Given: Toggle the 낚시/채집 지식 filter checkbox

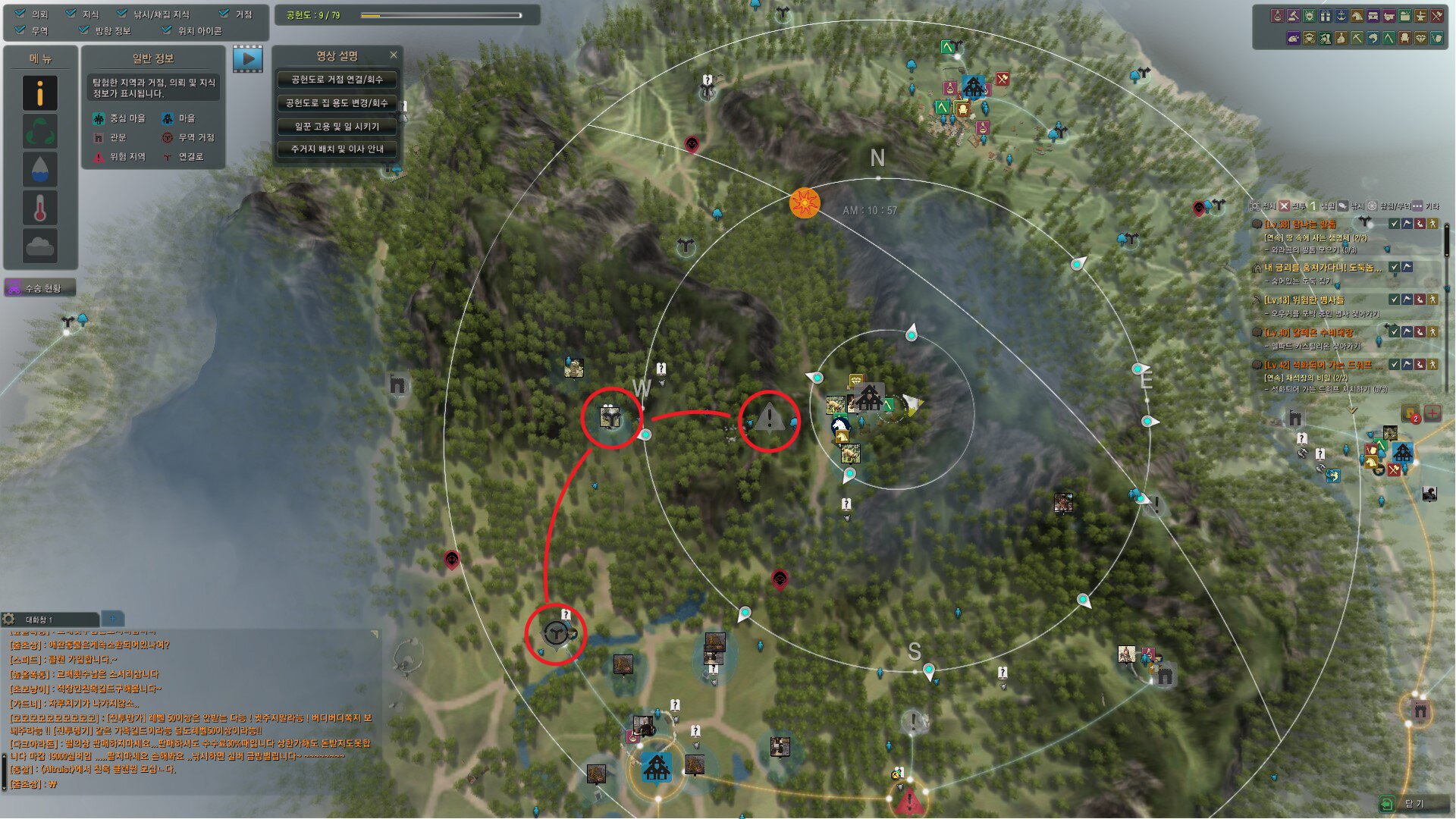Looking at the screenshot, I should click(x=122, y=14).
